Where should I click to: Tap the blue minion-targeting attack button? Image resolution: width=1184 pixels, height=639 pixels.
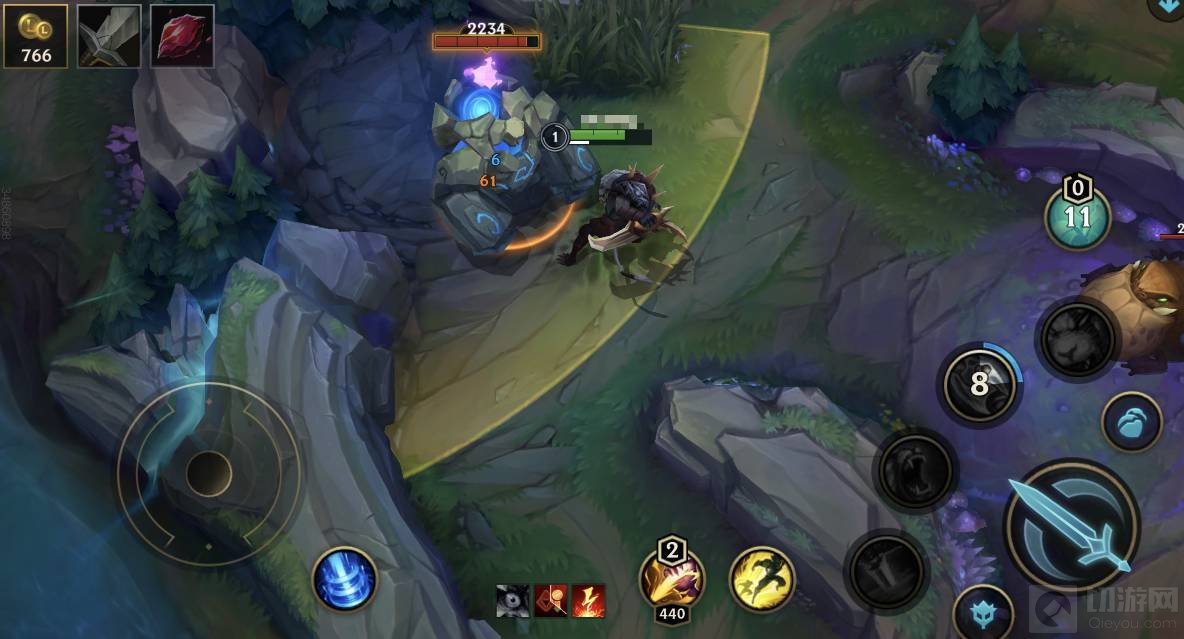click(1131, 422)
